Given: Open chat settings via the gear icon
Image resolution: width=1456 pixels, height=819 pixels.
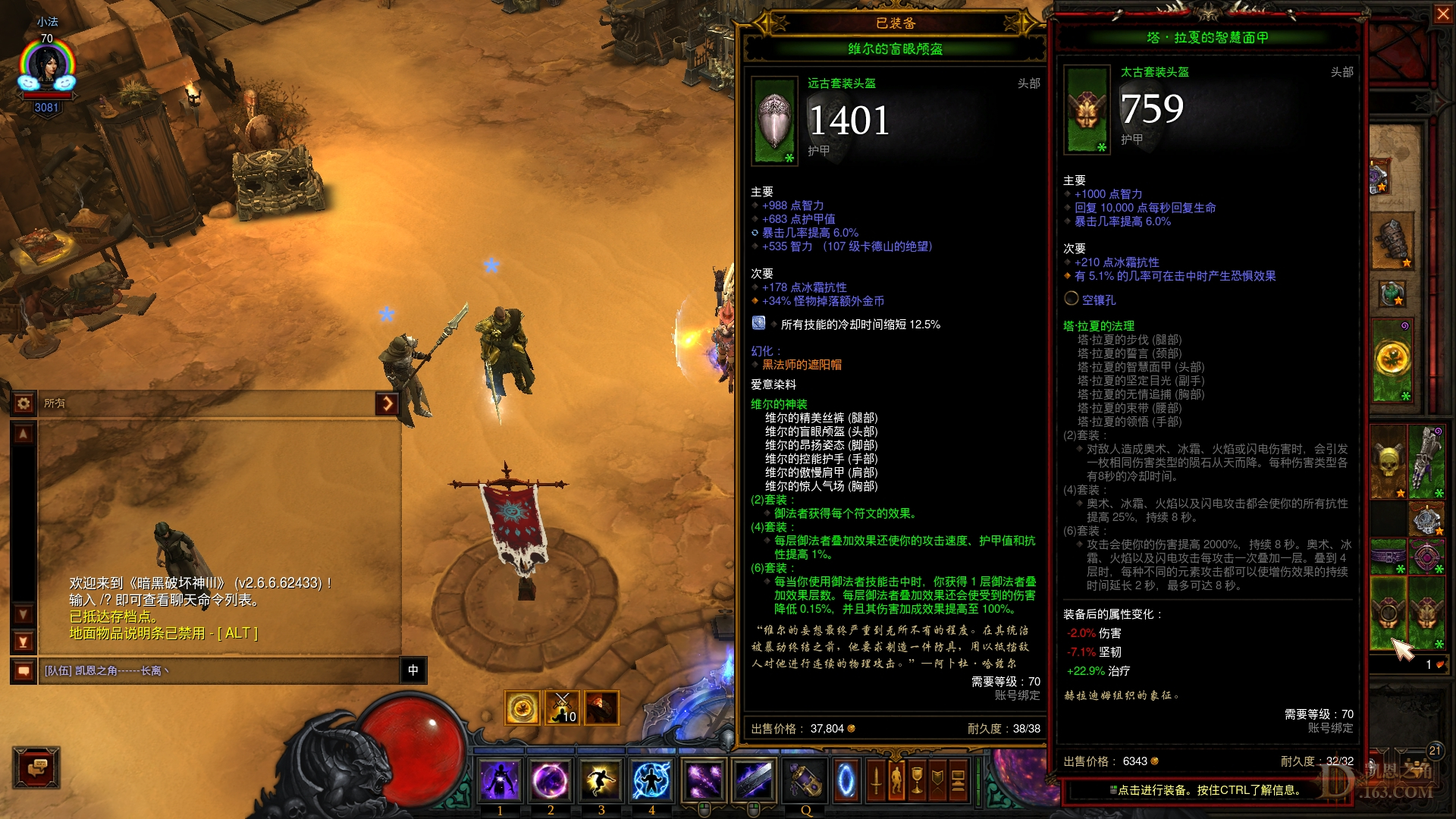Looking at the screenshot, I should 24,403.
